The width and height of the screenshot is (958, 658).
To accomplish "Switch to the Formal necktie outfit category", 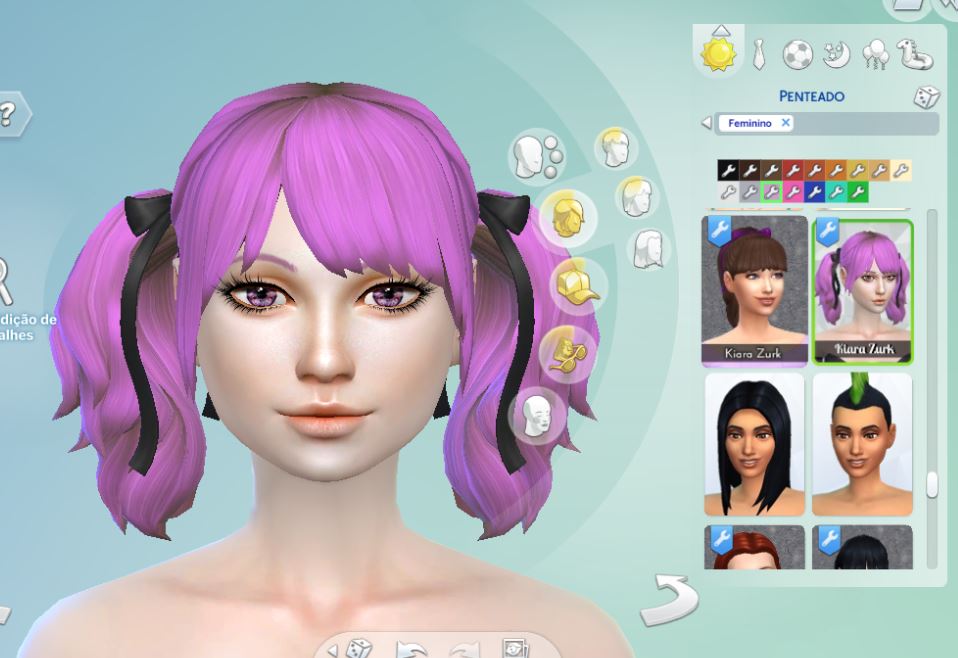I will [x=759, y=54].
